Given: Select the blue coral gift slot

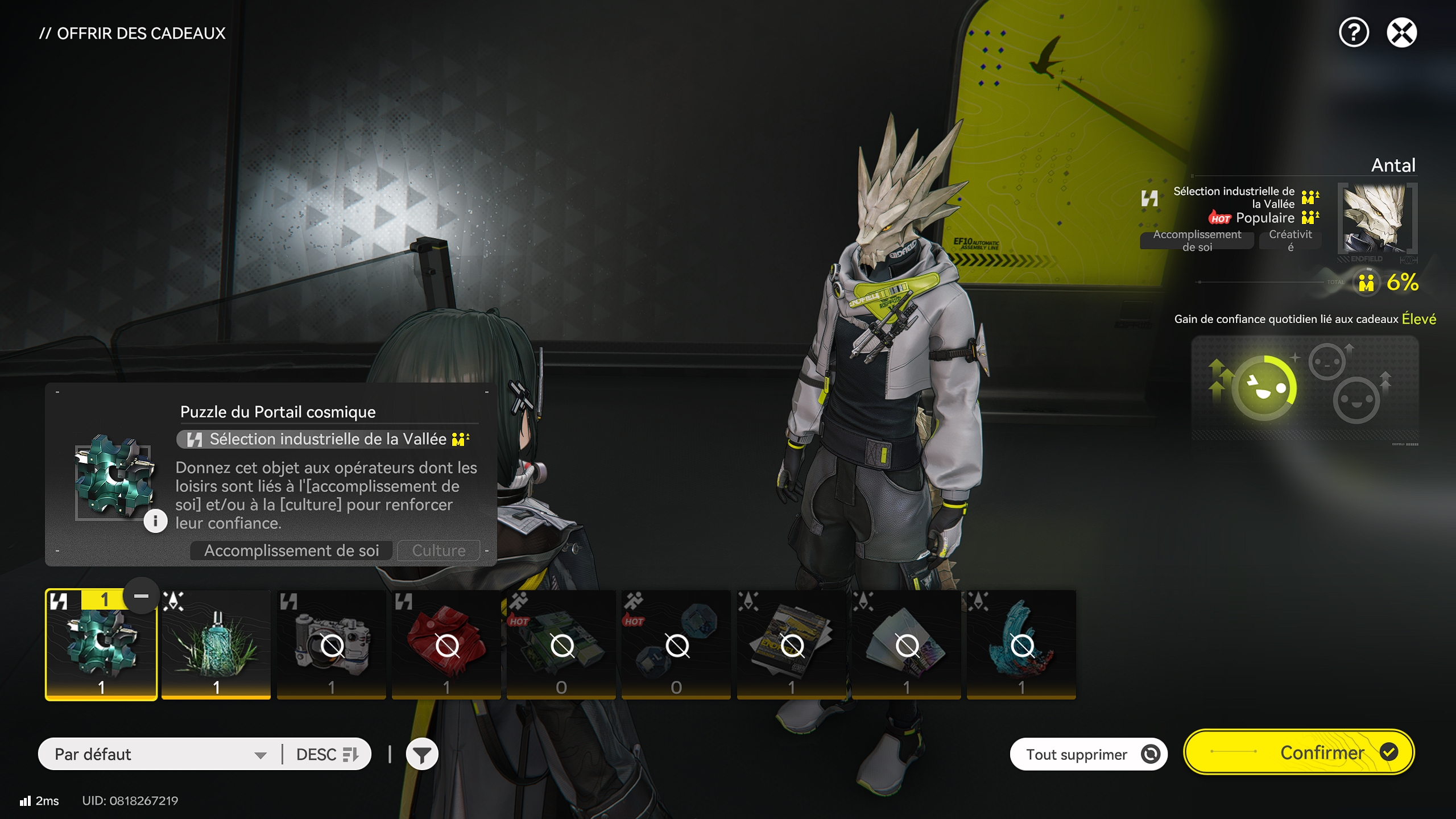Looking at the screenshot, I should (1021, 644).
